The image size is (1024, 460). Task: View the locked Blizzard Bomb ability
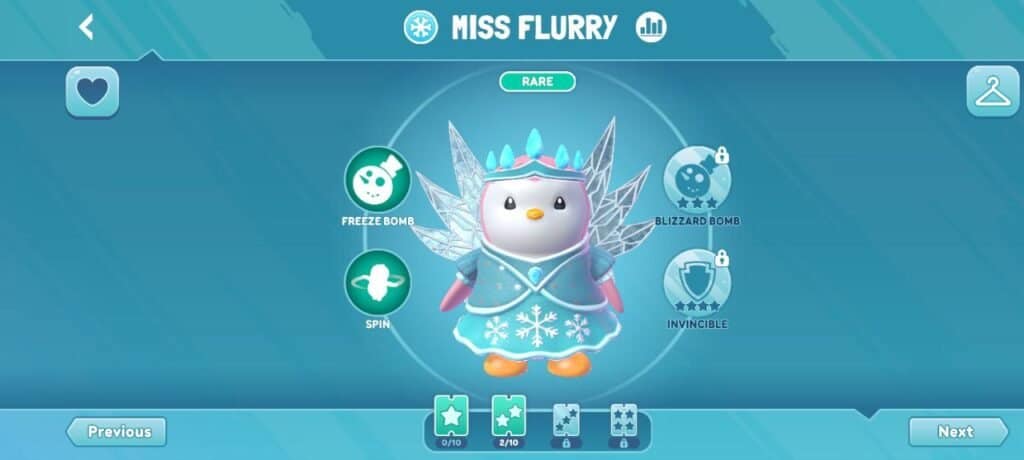(696, 179)
